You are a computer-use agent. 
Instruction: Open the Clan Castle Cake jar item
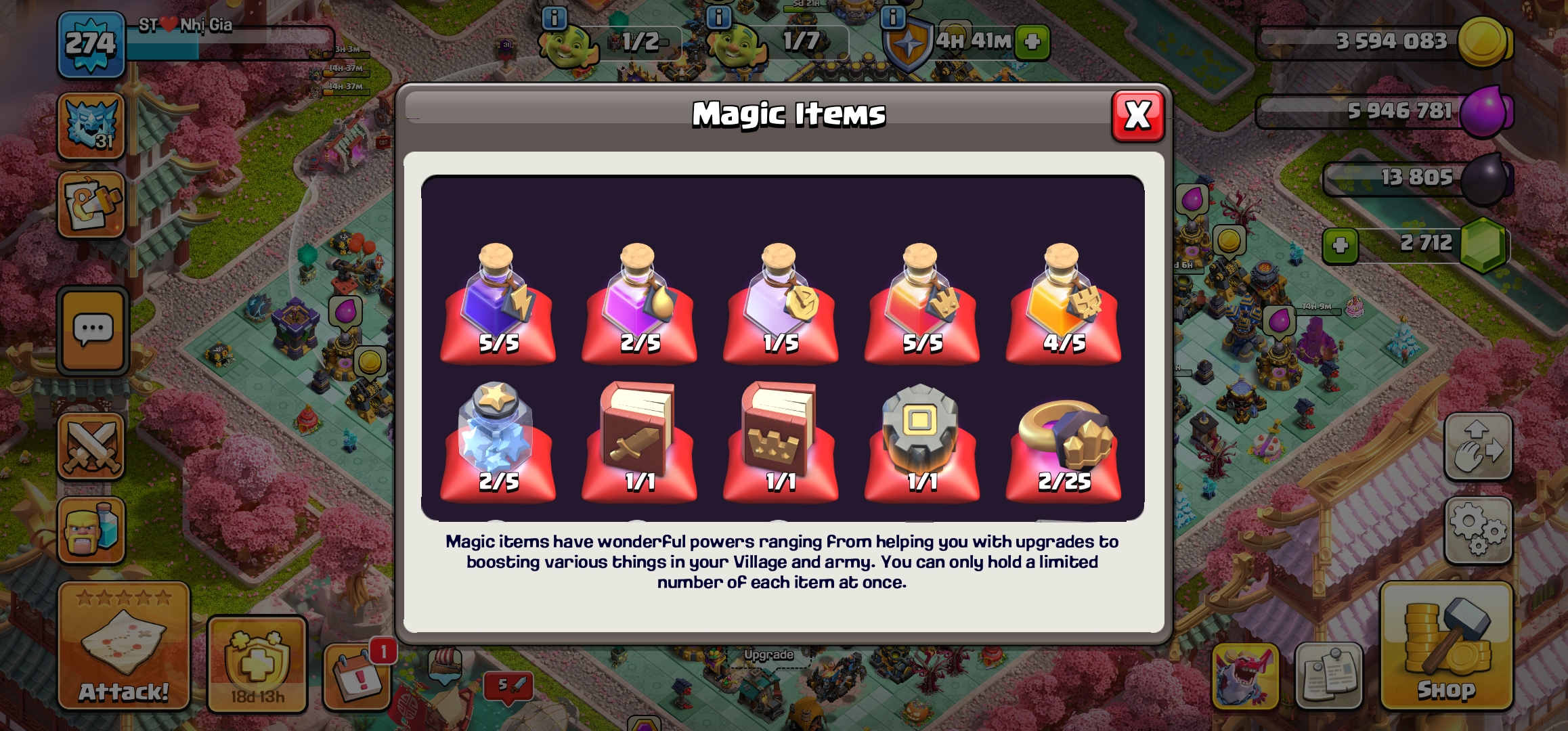pyautogui.click(x=498, y=440)
